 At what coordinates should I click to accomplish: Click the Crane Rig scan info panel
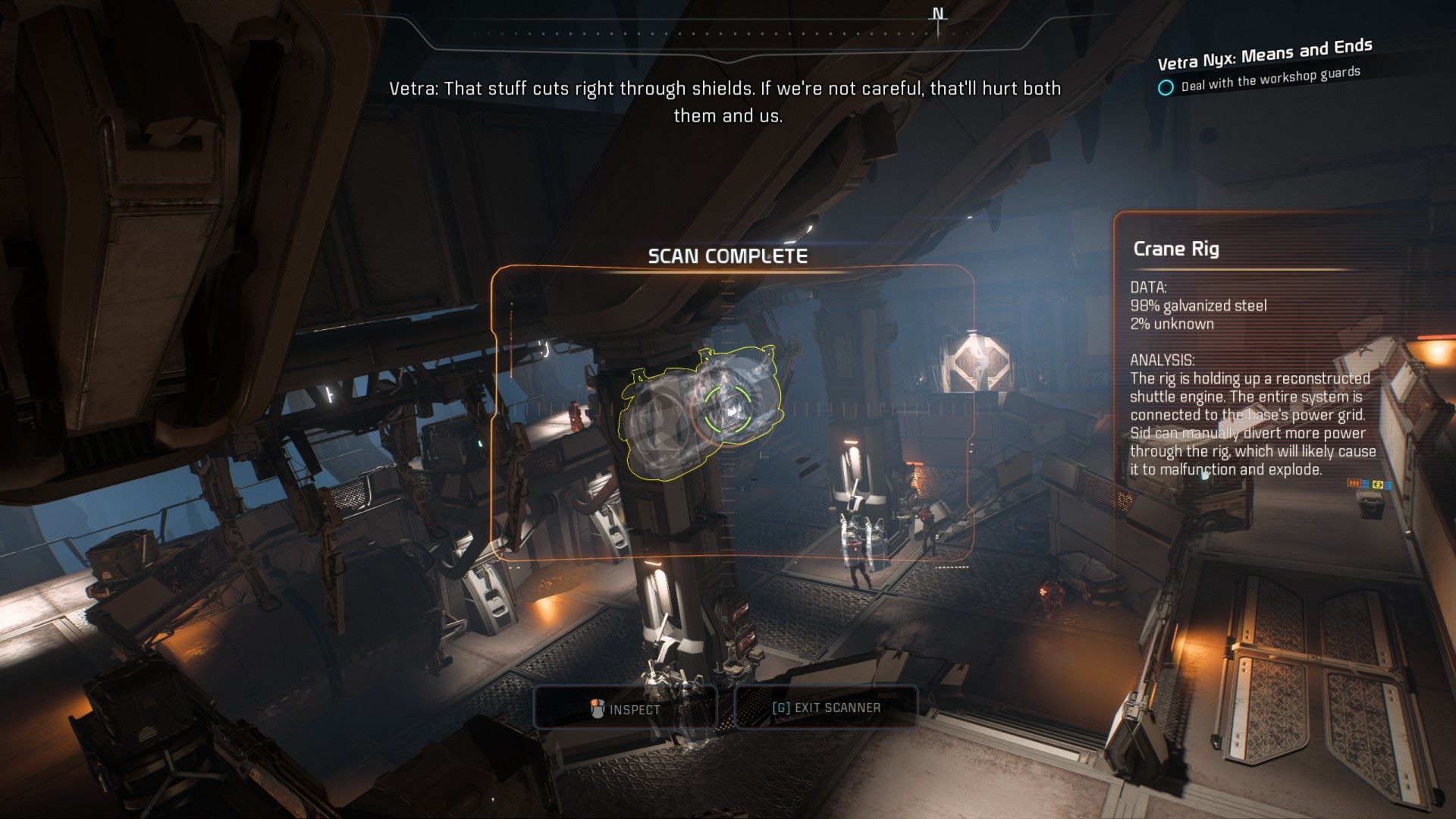[1251, 356]
